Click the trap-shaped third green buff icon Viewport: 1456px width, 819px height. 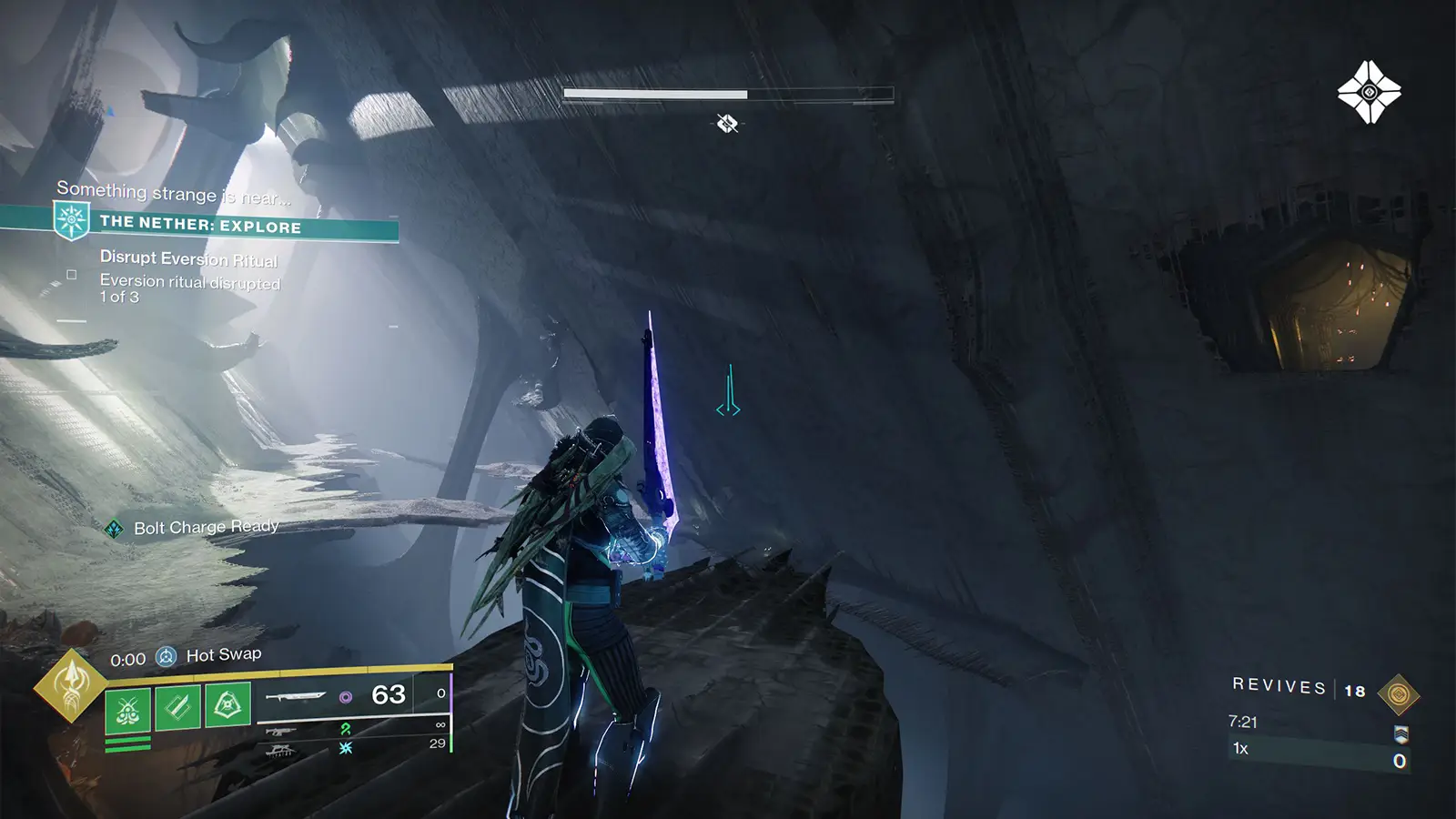pos(228,706)
